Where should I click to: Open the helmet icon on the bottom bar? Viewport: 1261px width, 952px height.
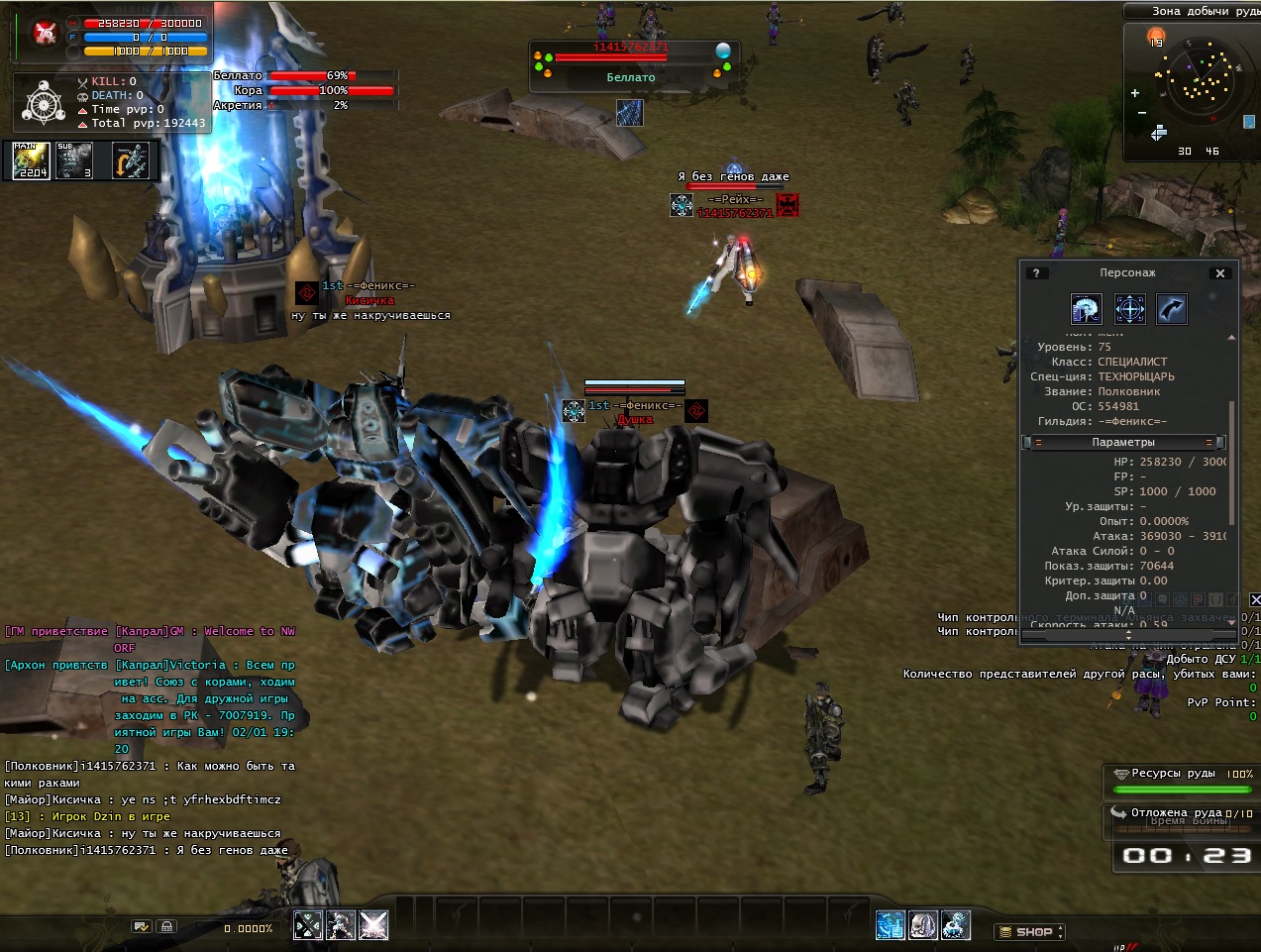coord(923,925)
